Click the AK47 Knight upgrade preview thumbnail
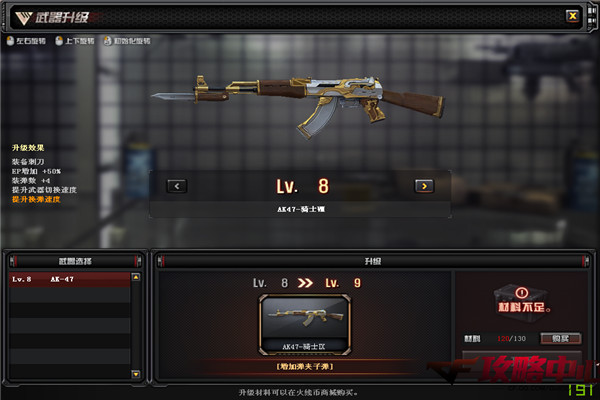This screenshot has height=400, width=600. 306,323
